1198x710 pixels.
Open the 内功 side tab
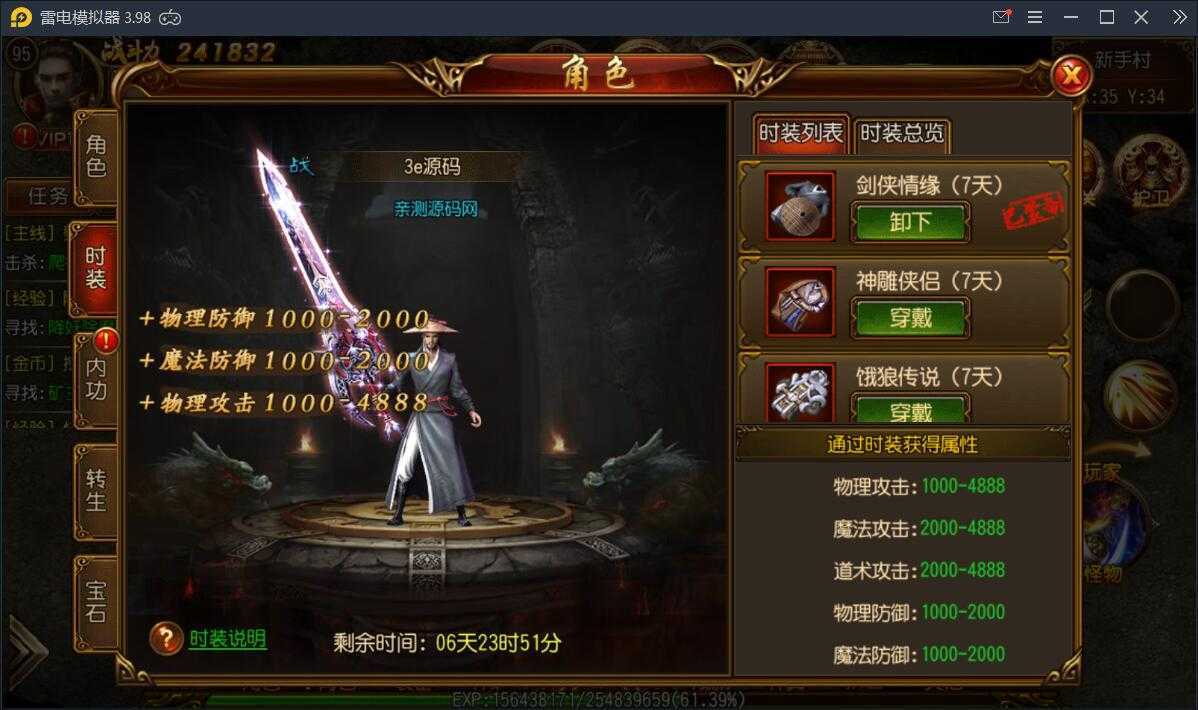click(x=96, y=379)
